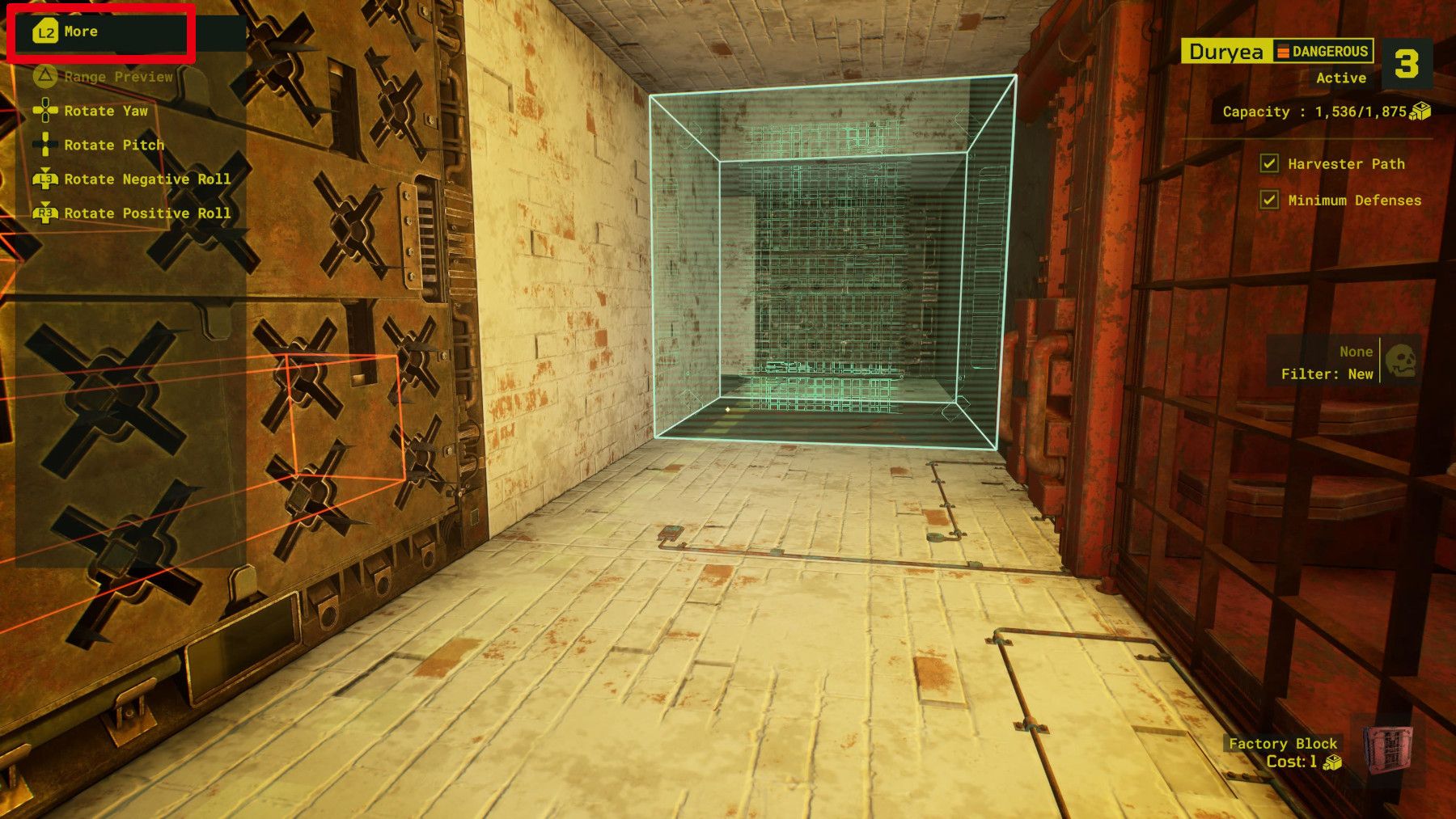1456x819 pixels.
Task: Disable the Minimum Defenses checkbox
Action: click(x=1271, y=198)
